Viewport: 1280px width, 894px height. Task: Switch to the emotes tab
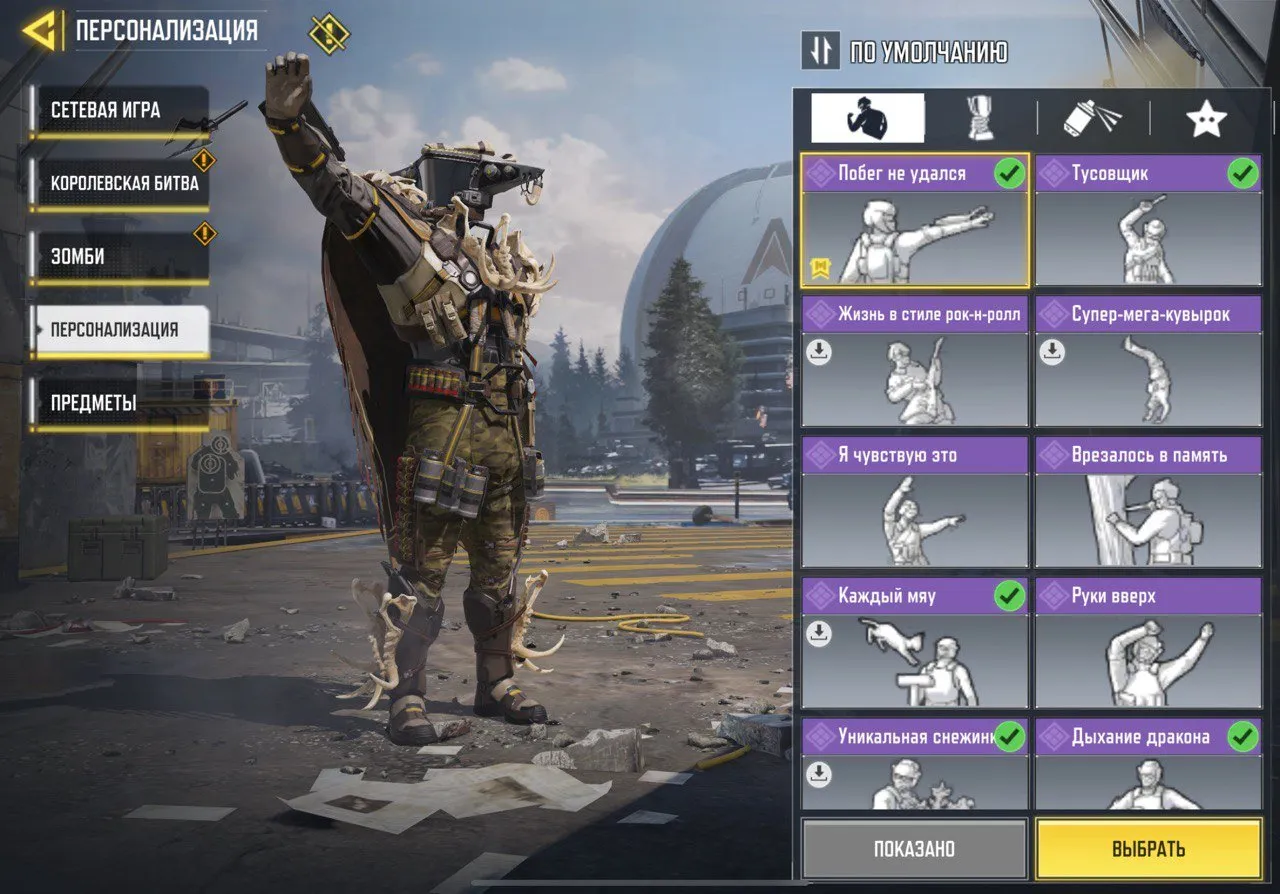pos(868,117)
